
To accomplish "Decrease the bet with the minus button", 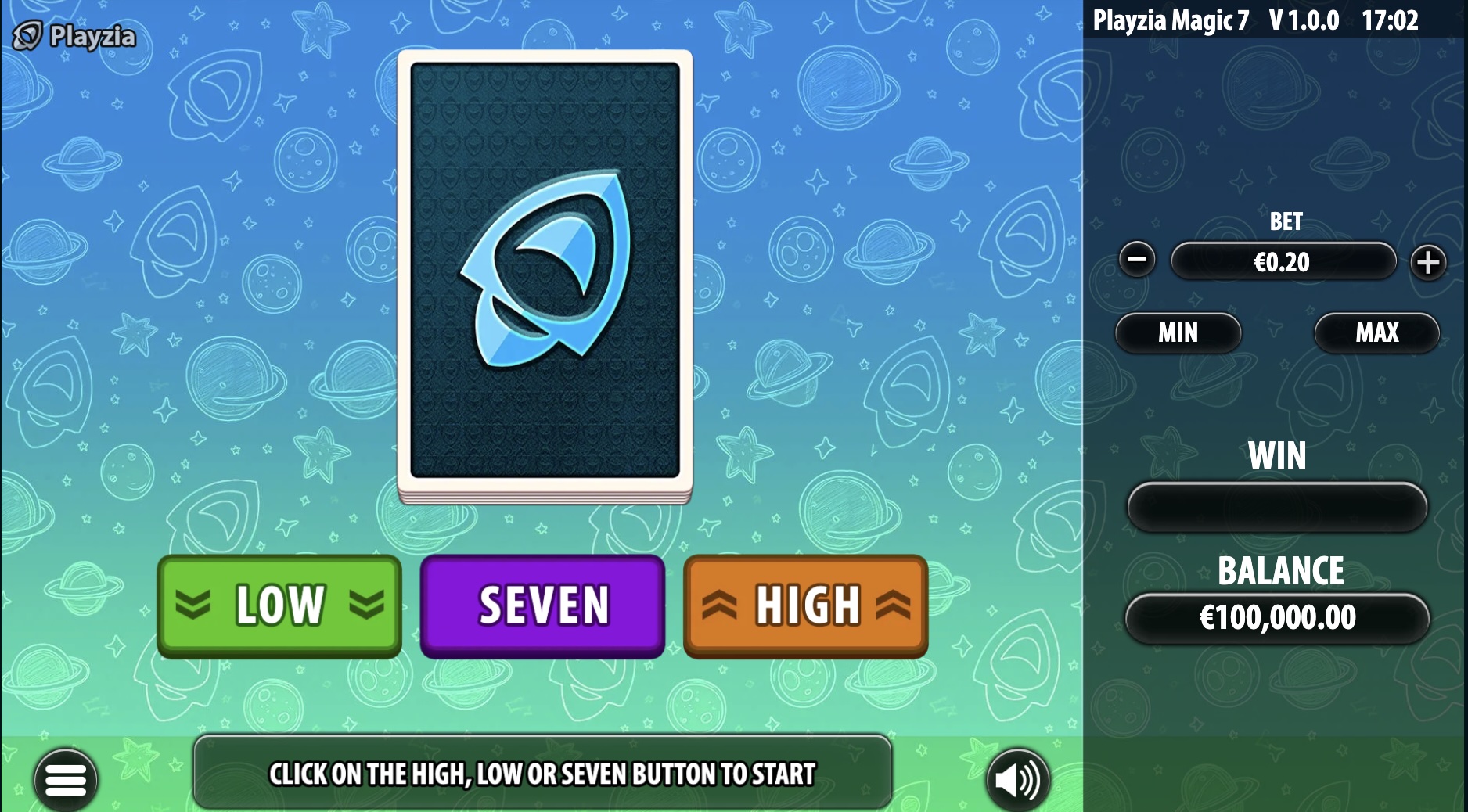I will pos(1137,260).
